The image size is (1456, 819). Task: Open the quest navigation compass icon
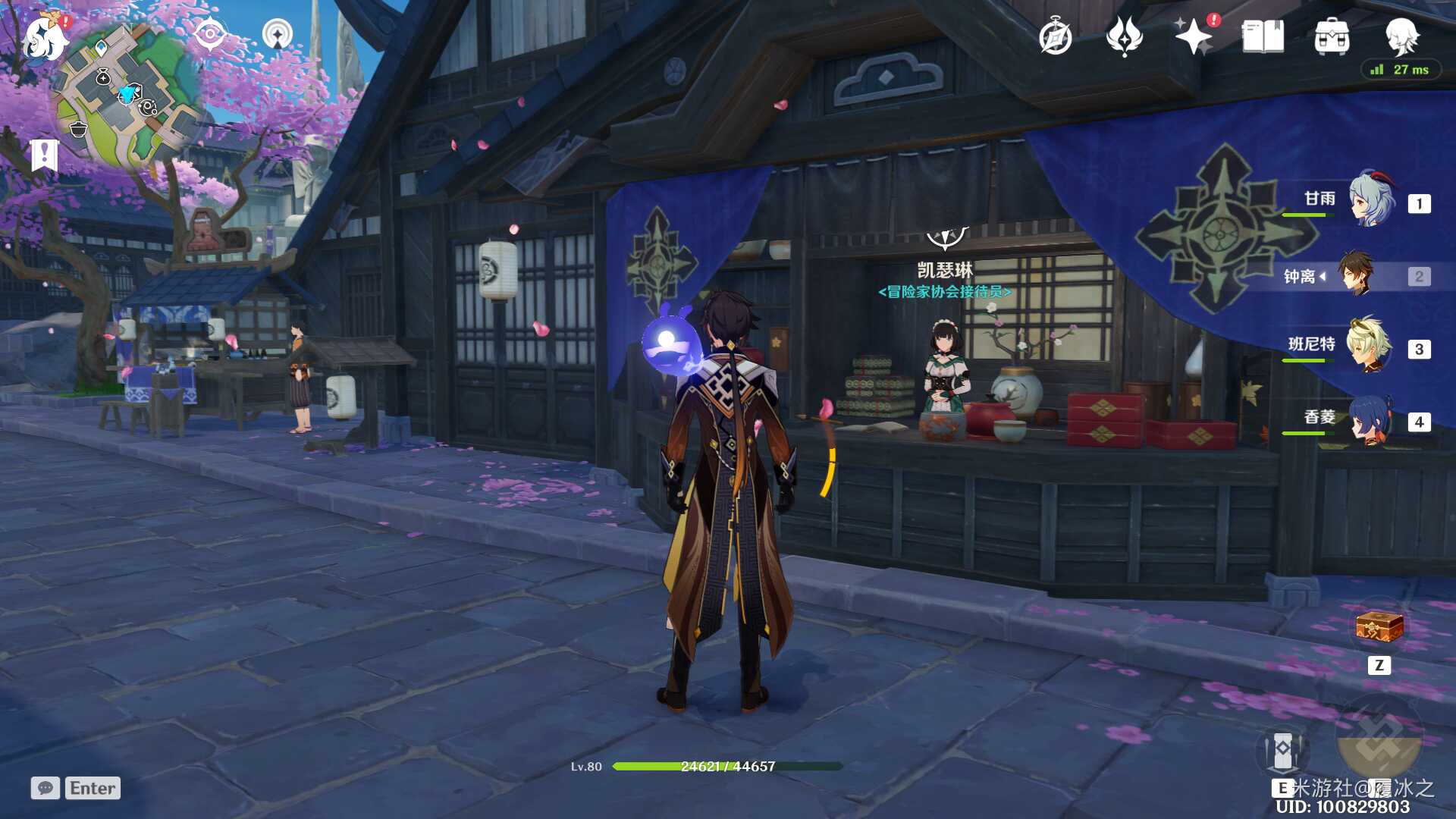click(209, 34)
